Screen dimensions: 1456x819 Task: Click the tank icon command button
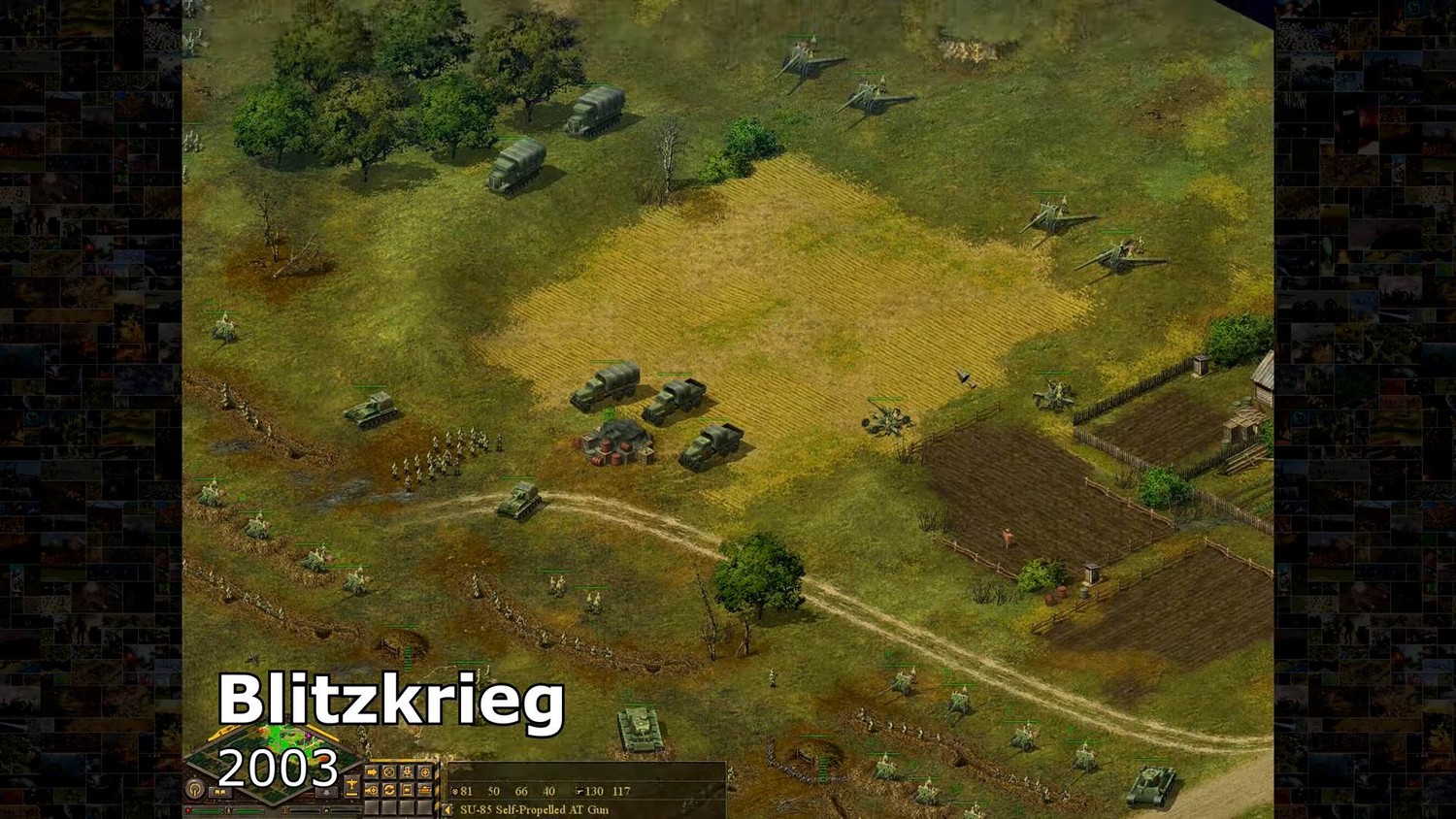click(x=424, y=790)
